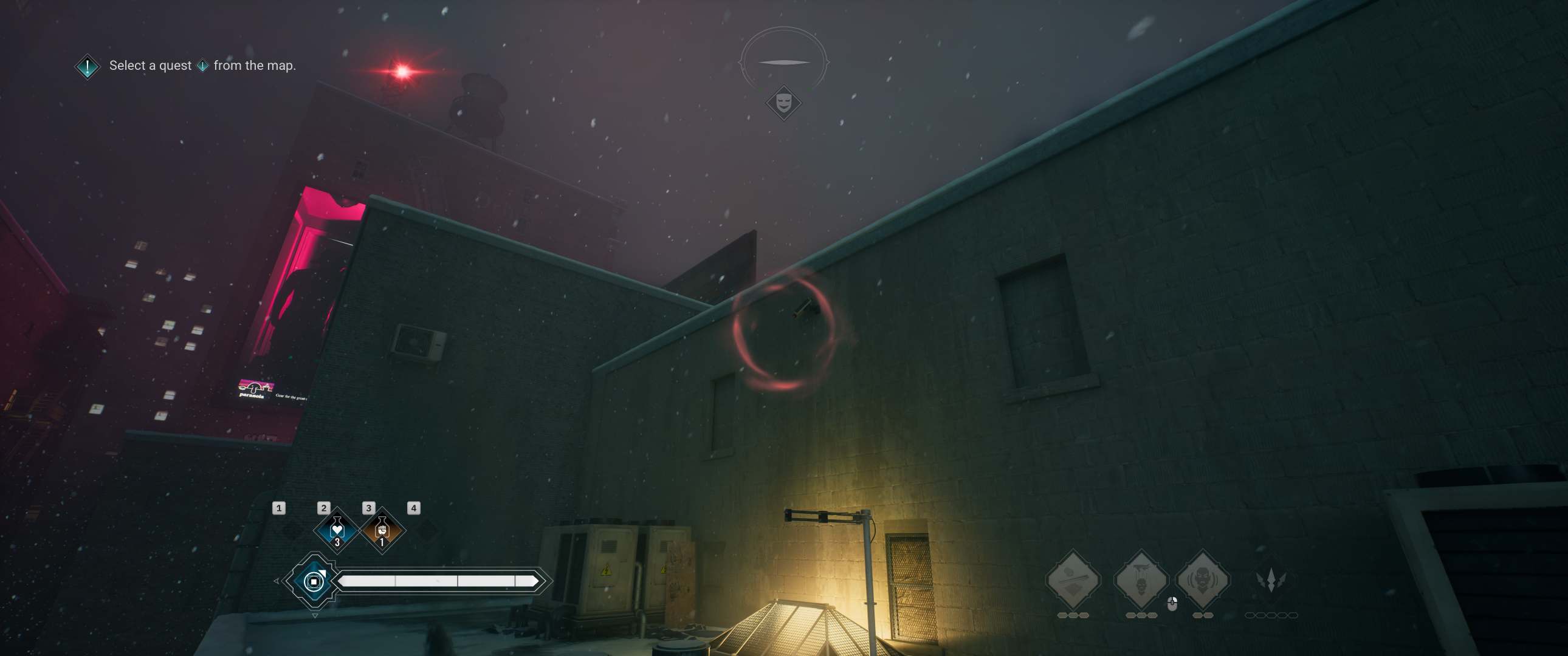The width and height of the screenshot is (1568, 656).
Task: Select the compass strip at top of screen
Action: [784, 61]
